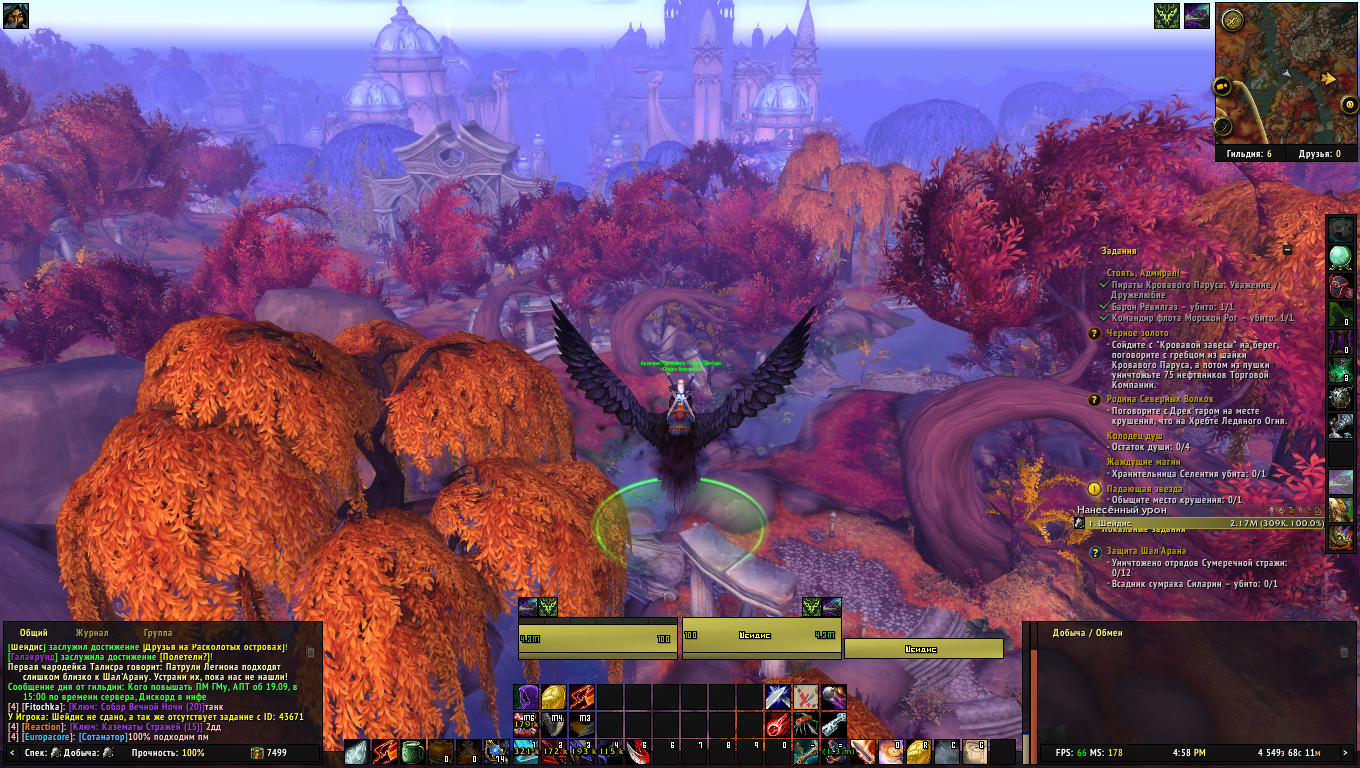This screenshot has width=1360, height=768.
Task: Select the green orb item in the side bar
Action: click(x=1341, y=258)
